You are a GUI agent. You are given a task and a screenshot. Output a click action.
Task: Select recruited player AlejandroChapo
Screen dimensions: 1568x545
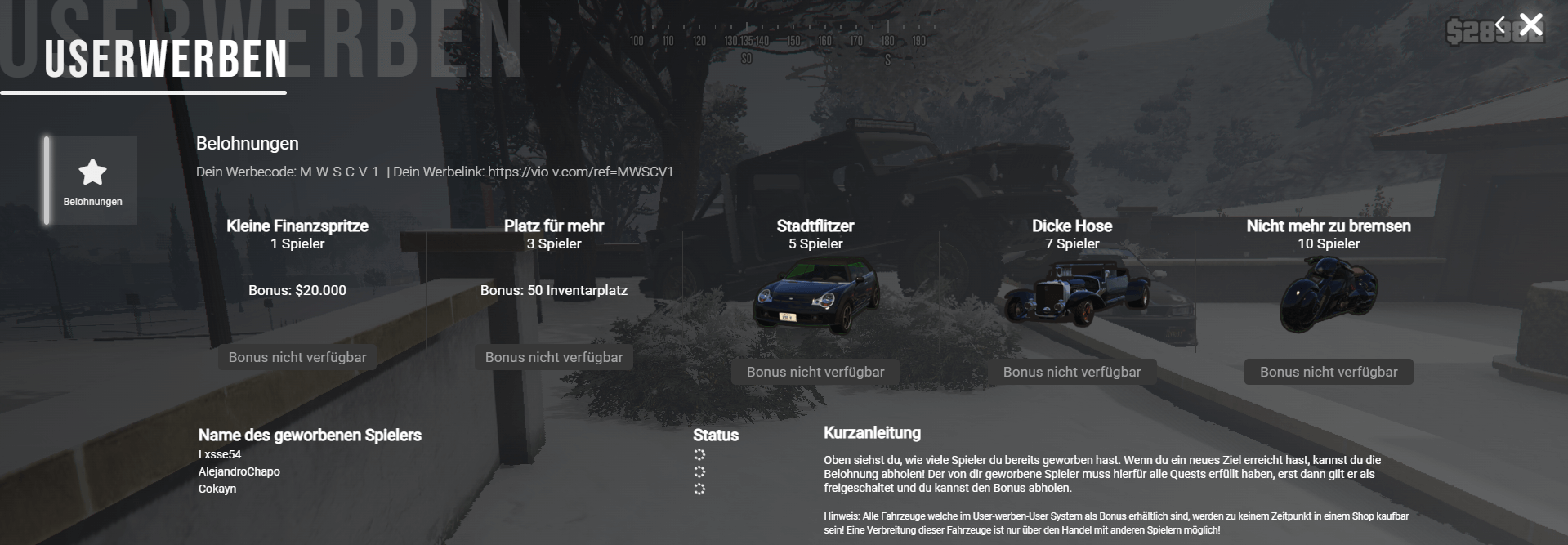pyautogui.click(x=239, y=471)
